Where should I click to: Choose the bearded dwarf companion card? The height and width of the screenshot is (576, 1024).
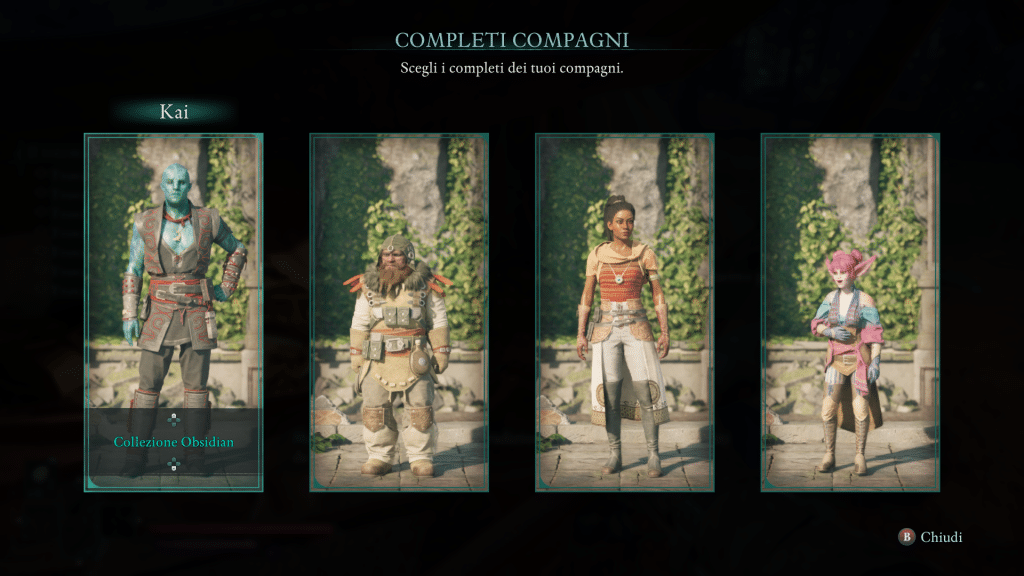coord(399,312)
